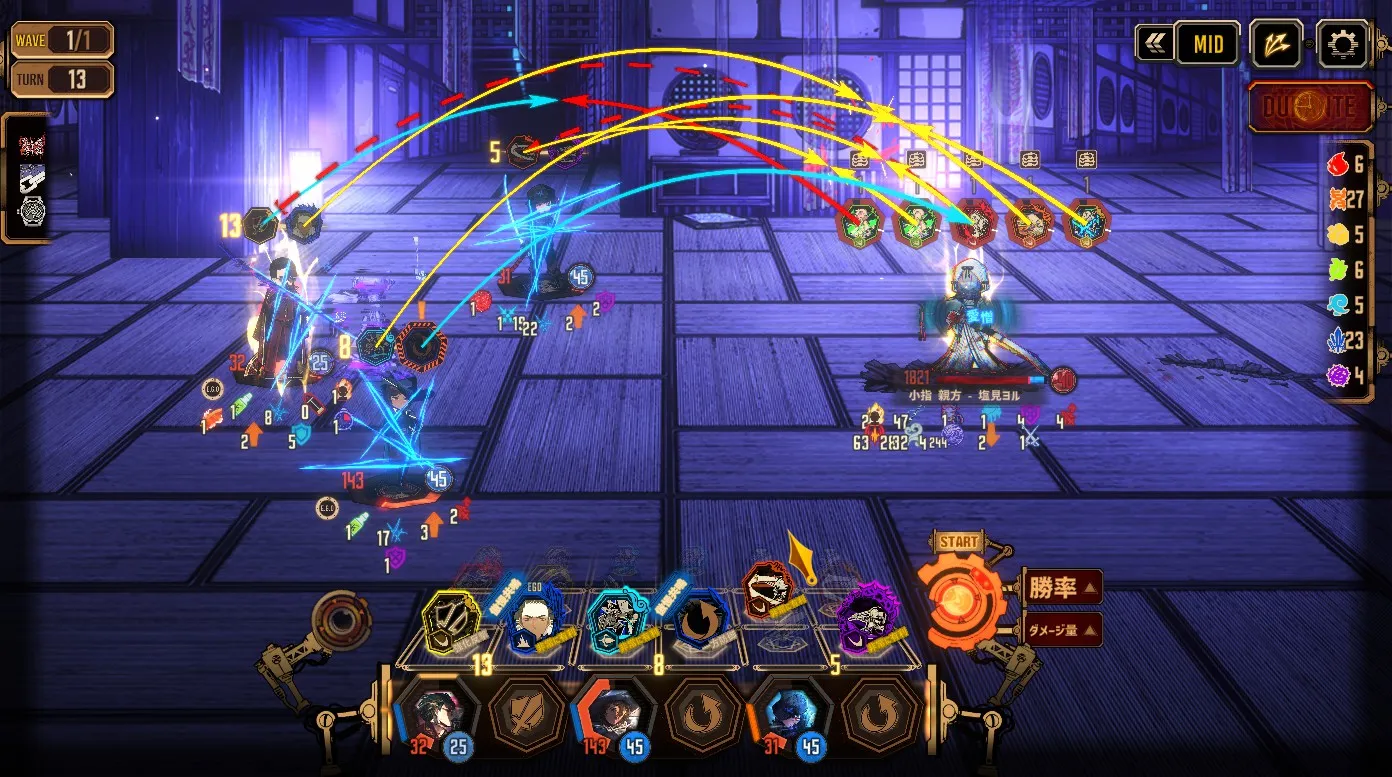The image size is (1392, 777).
Task: Click the winged shield defense slot
Action: (525, 714)
